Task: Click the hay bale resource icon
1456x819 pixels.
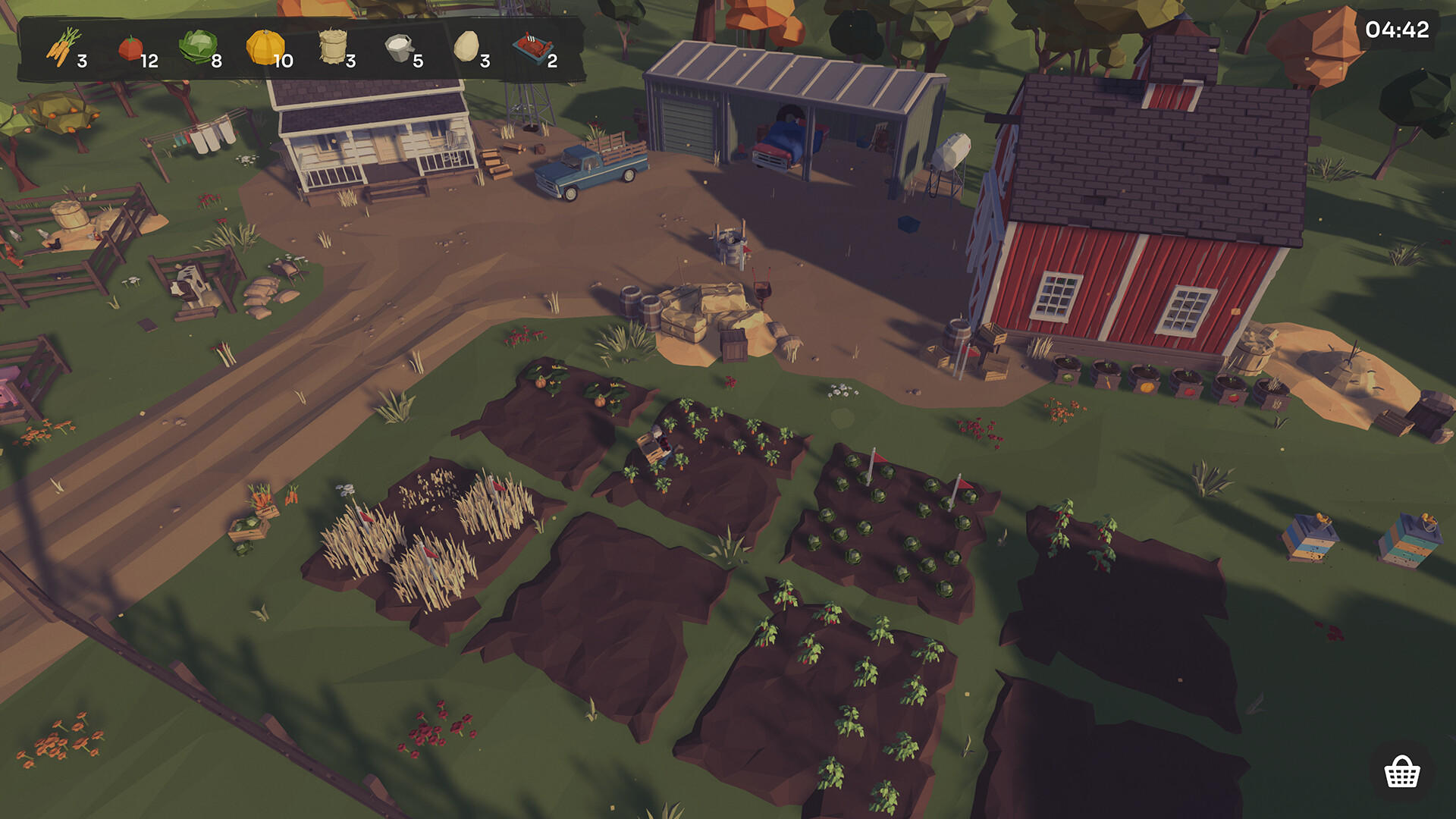Action: tap(332, 47)
